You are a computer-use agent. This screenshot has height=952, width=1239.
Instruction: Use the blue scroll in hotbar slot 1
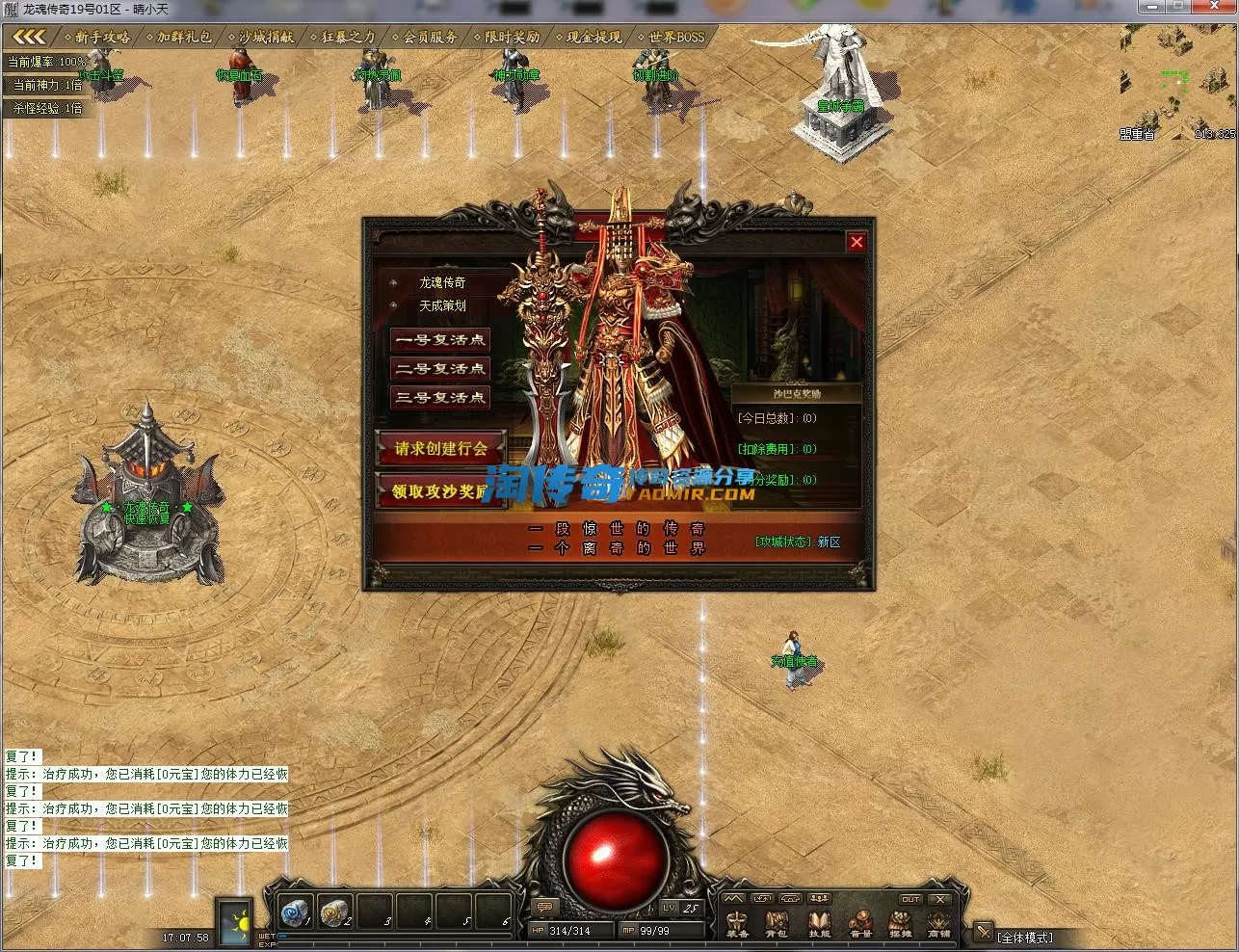click(293, 911)
